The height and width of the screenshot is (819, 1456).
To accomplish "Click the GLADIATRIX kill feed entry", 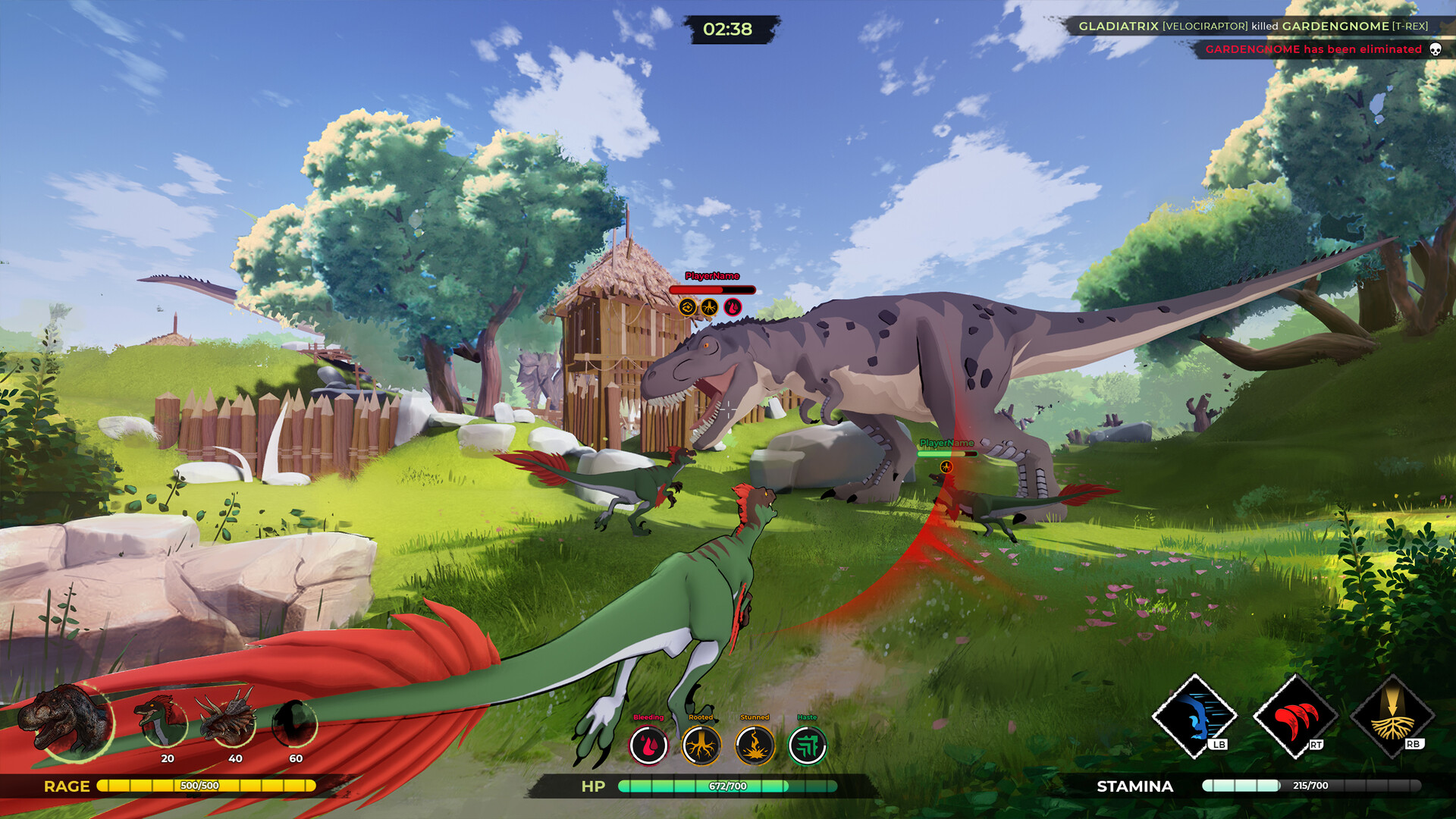I will [x=1253, y=27].
